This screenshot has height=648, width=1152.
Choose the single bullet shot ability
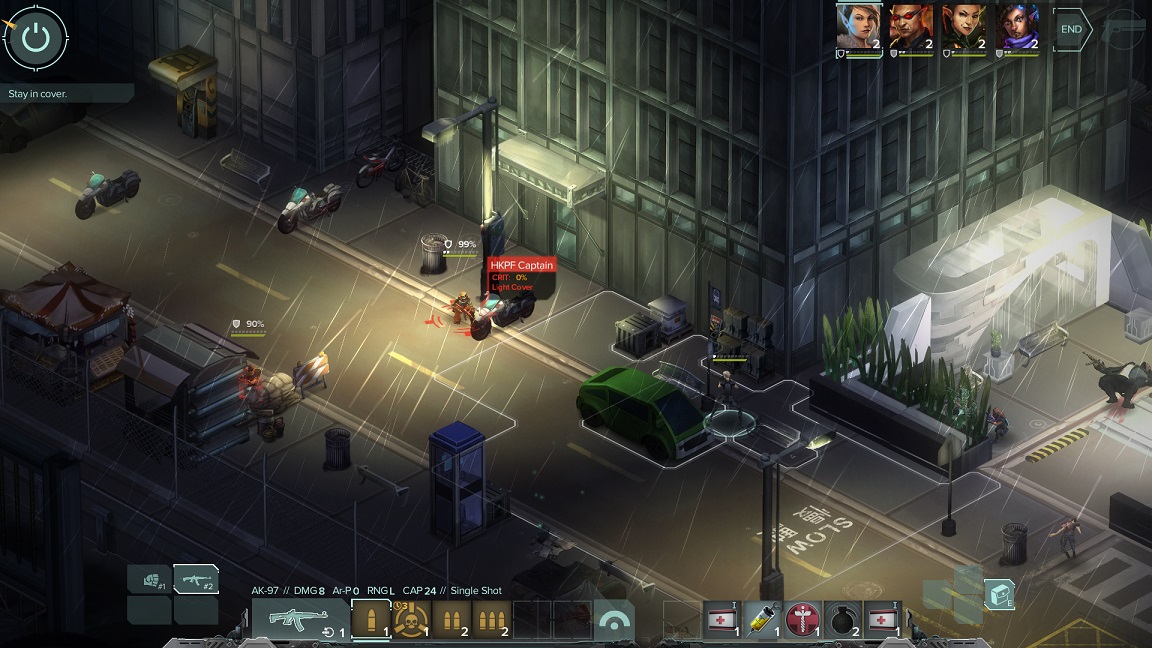click(371, 620)
